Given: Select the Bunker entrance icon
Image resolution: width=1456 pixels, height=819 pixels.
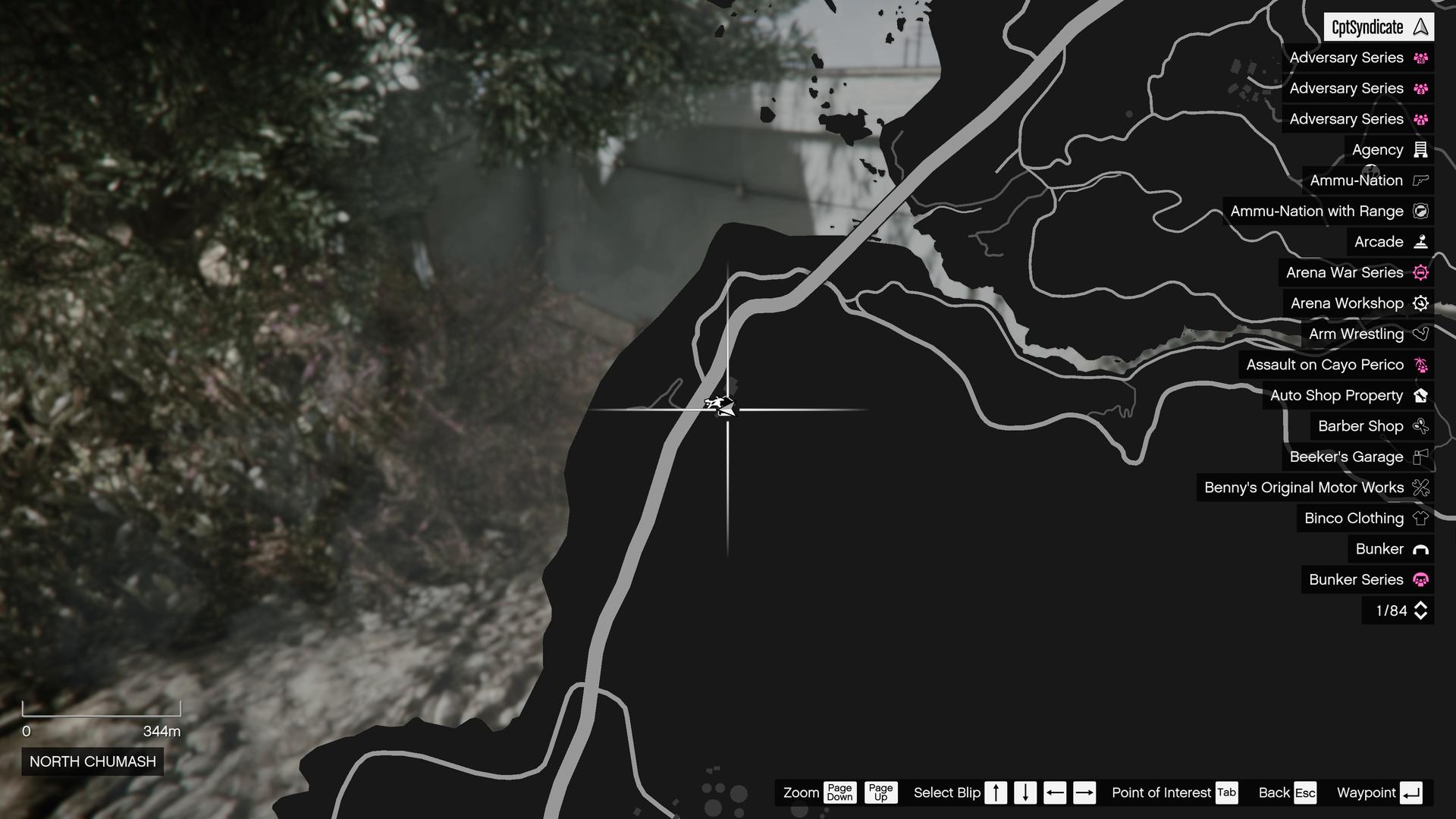Looking at the screenshot, I should tap(1420, 549).
